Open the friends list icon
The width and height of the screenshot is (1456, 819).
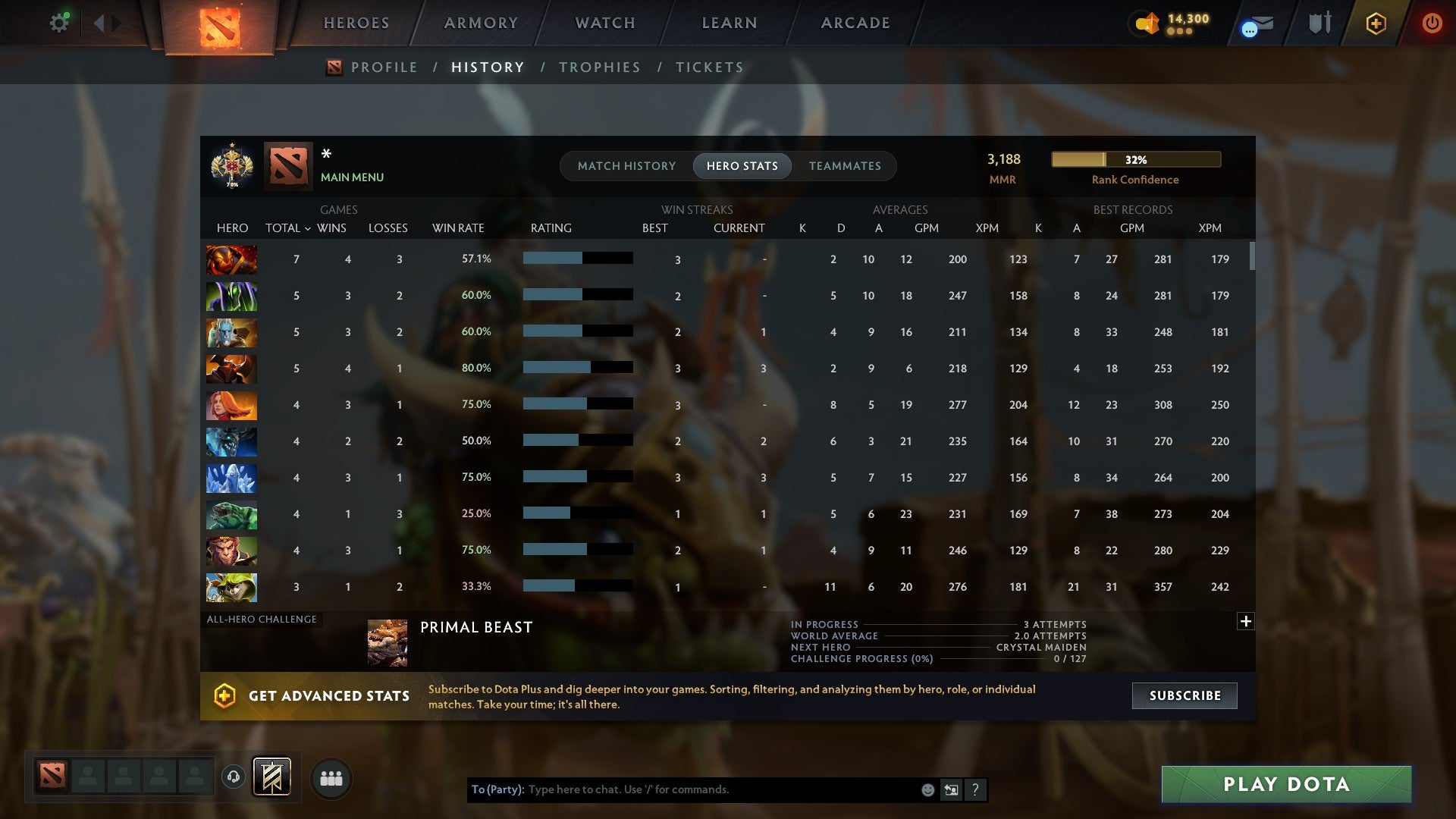point(331,777)
